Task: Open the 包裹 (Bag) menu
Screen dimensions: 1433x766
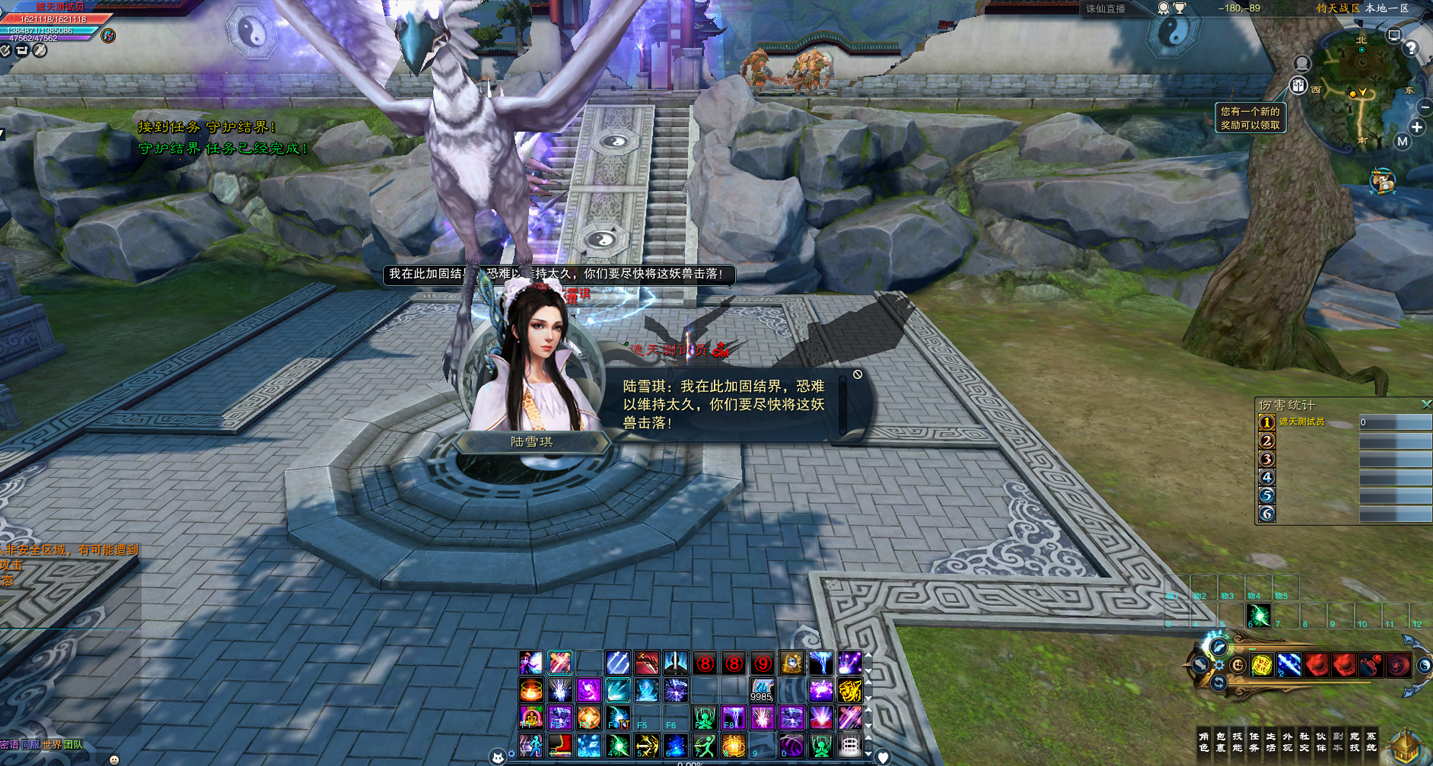Action: [x=1221, y=741]
